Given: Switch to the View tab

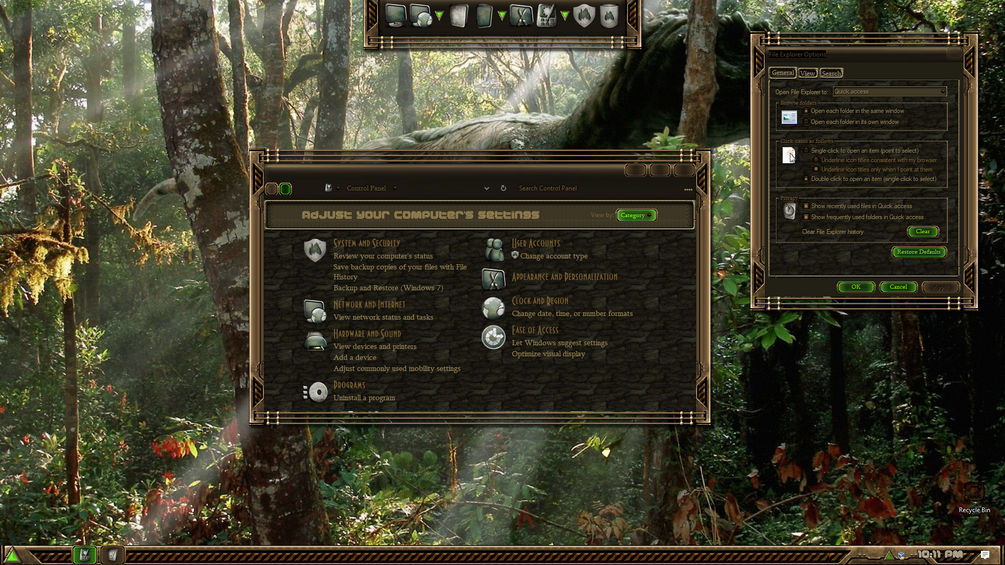Looking at the screenshot, I should [807, 73].
